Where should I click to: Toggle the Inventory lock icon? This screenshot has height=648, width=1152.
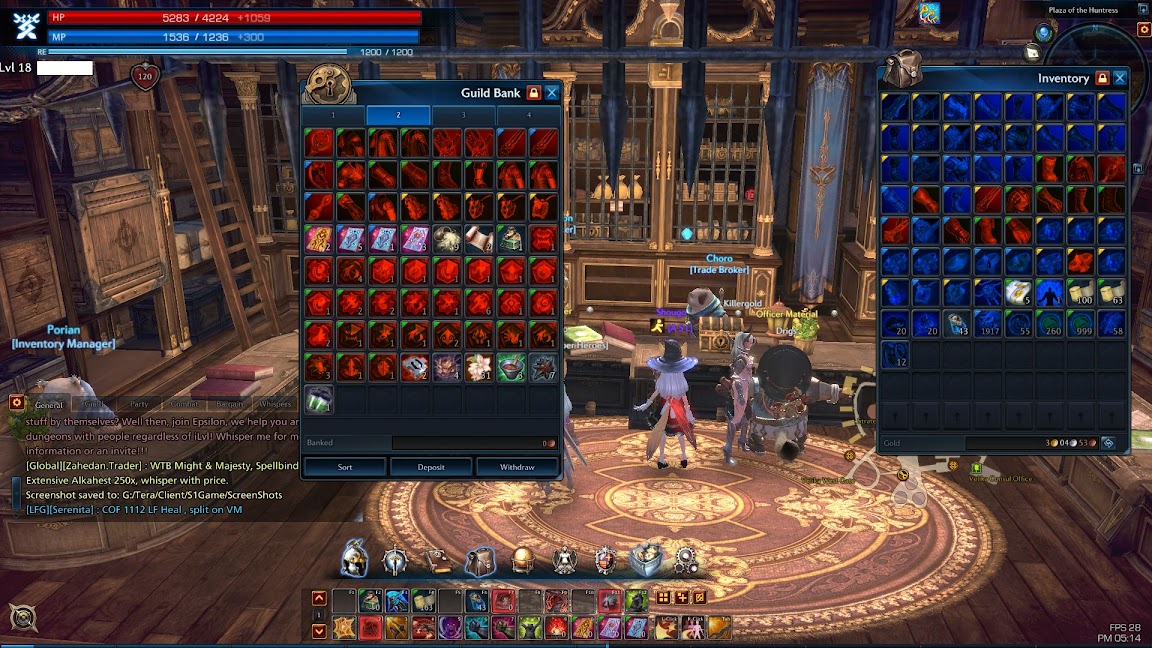tap(1102, 78)
